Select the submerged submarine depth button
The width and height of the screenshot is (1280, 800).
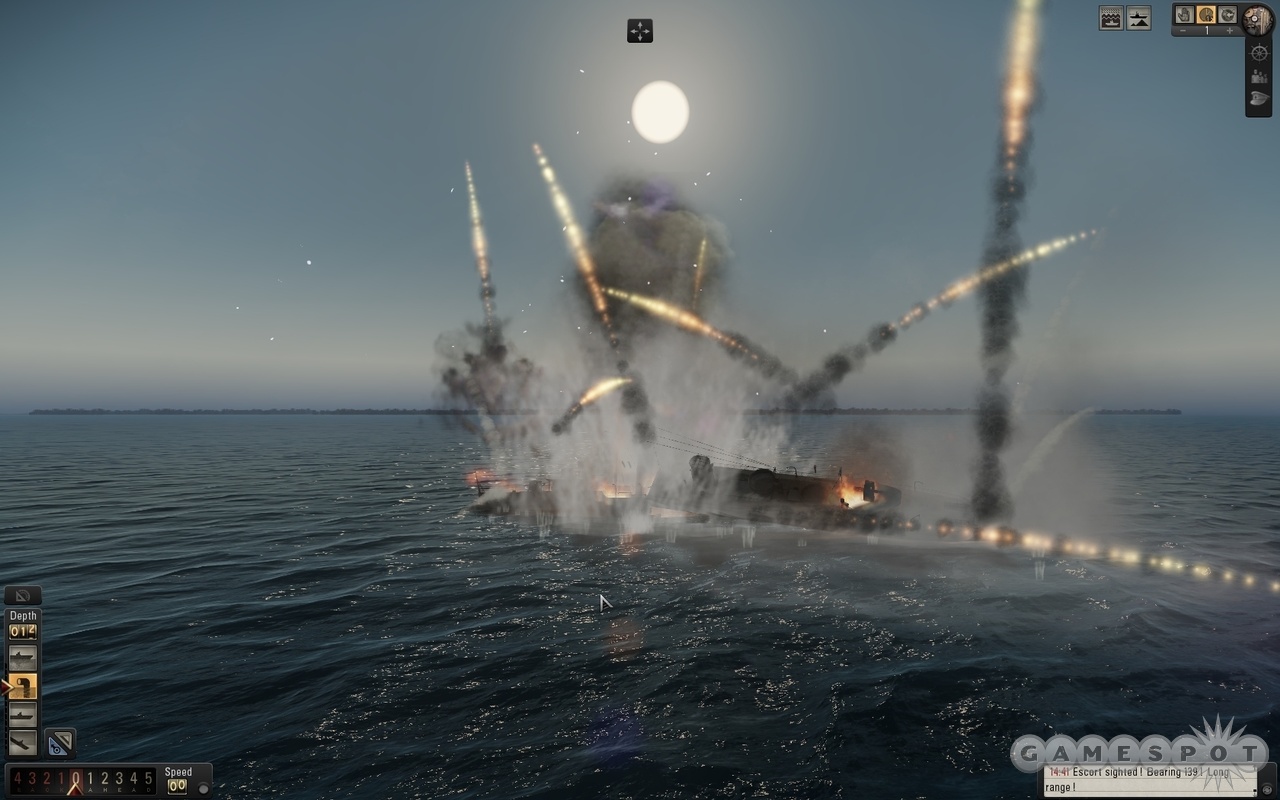tap(22, 714)
